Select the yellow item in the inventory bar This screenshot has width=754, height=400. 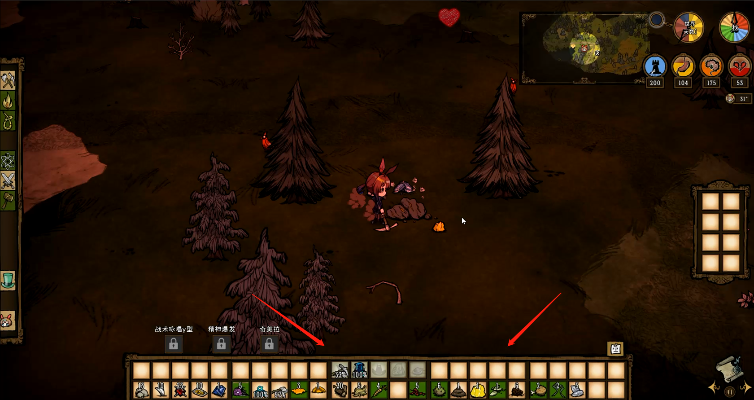478,389
